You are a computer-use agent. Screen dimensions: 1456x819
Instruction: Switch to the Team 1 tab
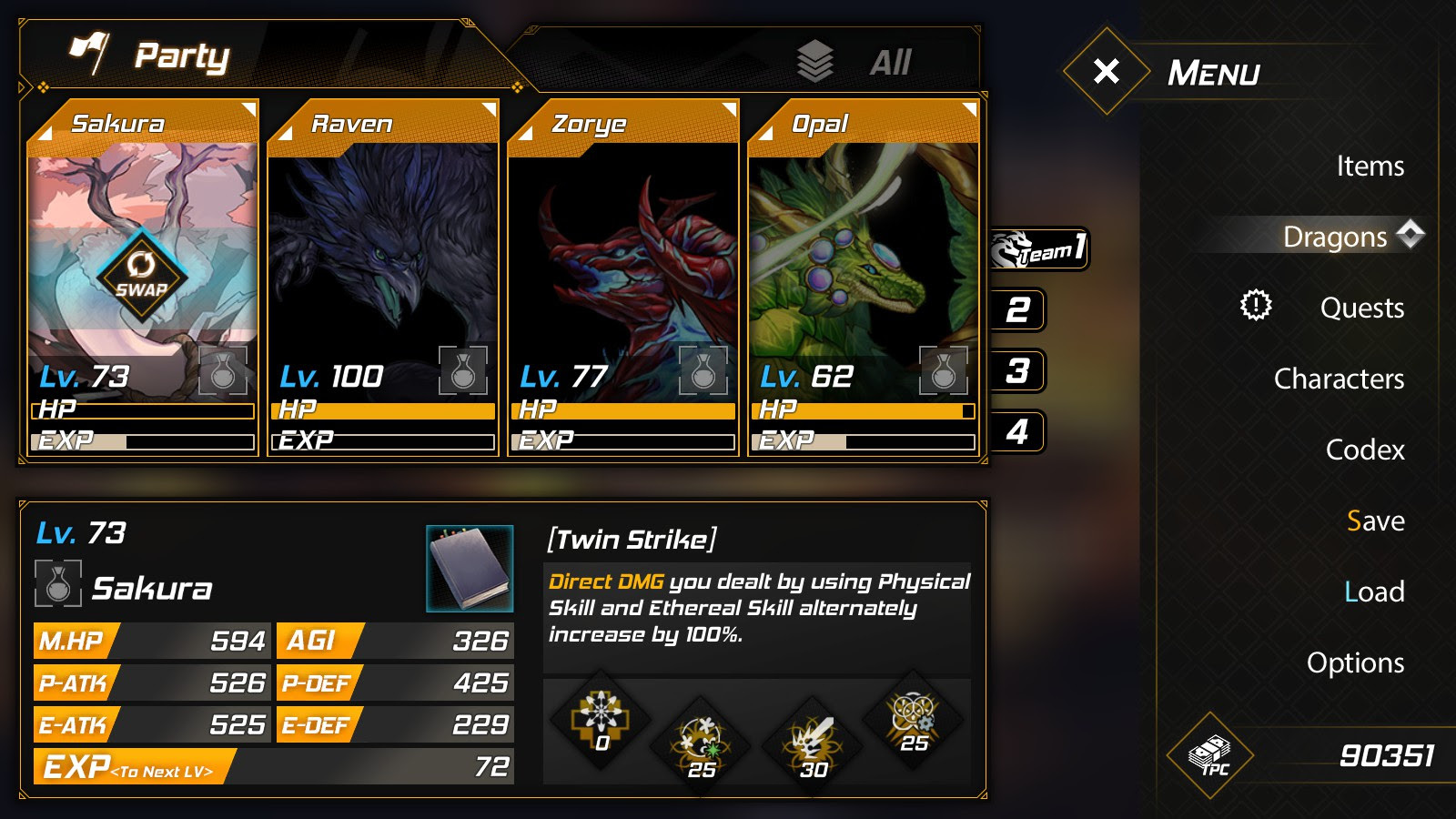pyautogui.click(x=1039, y=248)
